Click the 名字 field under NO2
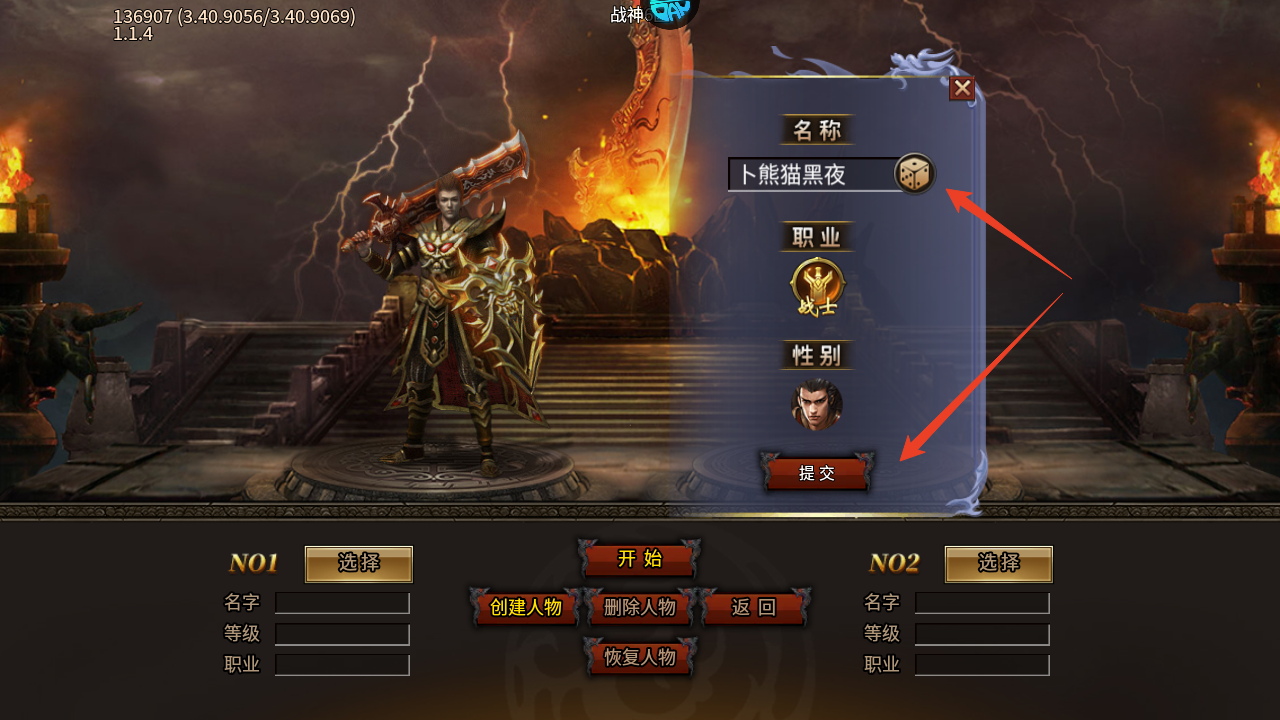 tap(981, 602)
